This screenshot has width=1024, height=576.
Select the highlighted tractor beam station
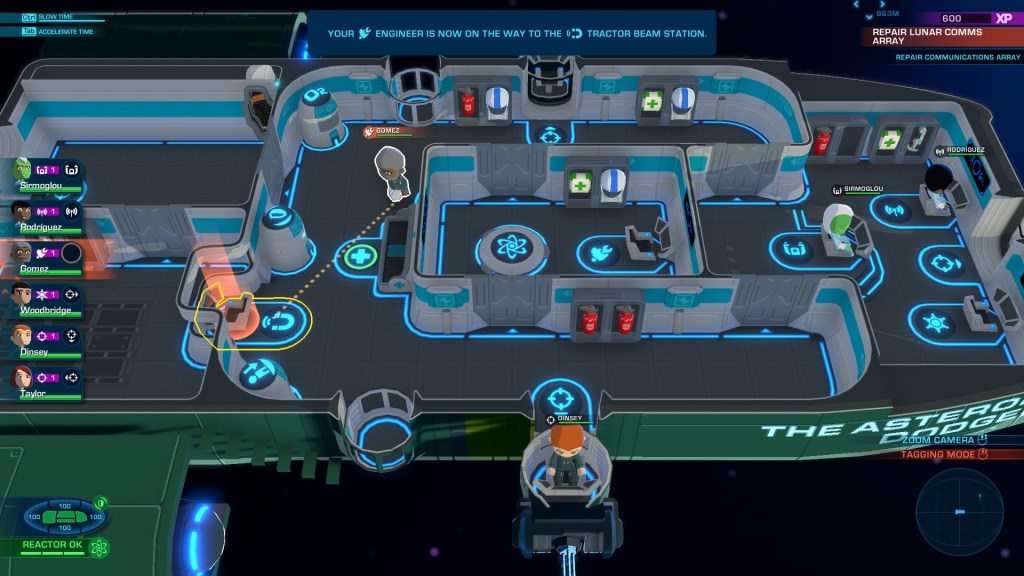(275, 322)
